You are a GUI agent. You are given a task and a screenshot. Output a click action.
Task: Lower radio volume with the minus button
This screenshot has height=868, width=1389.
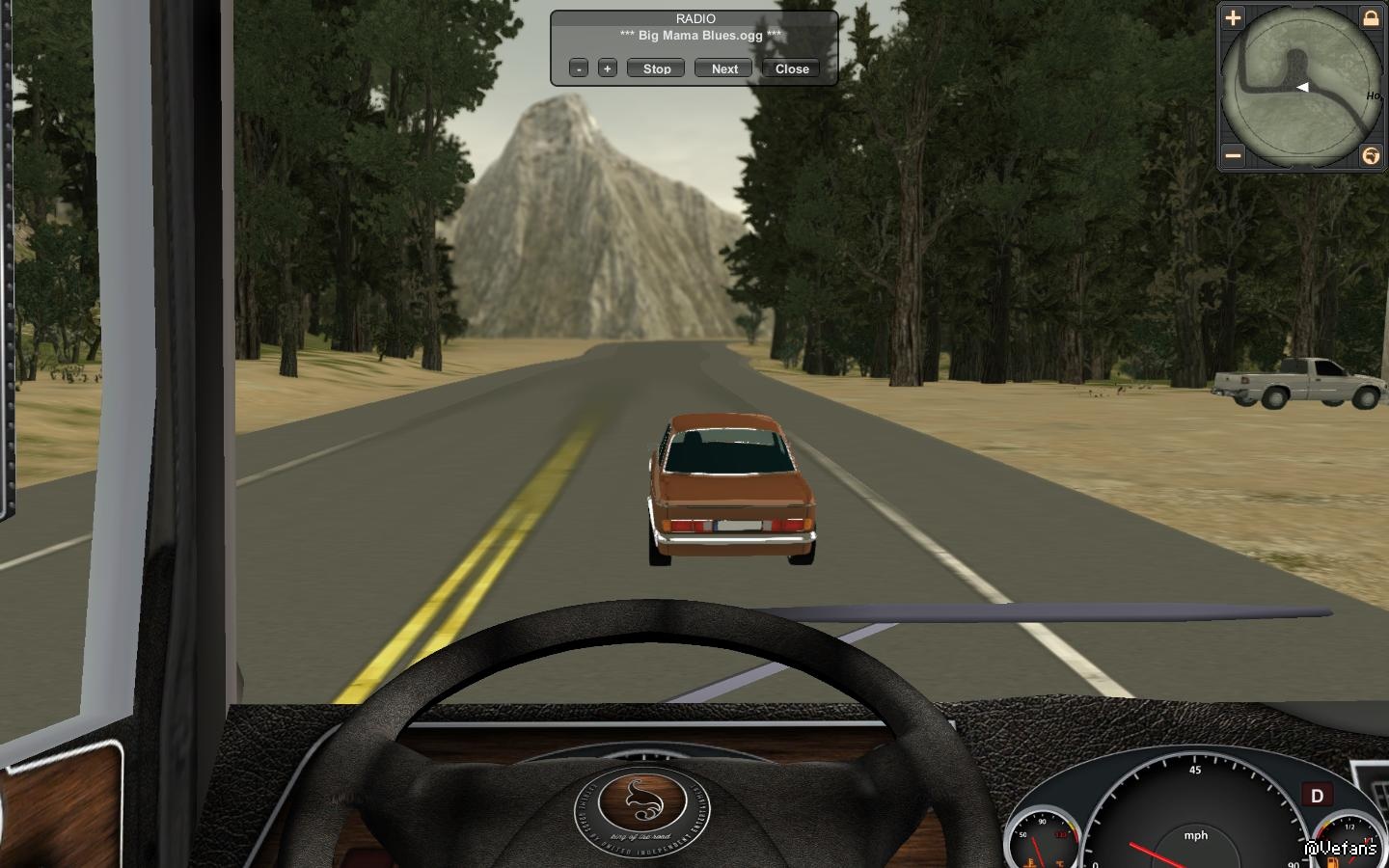pos(579,68)
